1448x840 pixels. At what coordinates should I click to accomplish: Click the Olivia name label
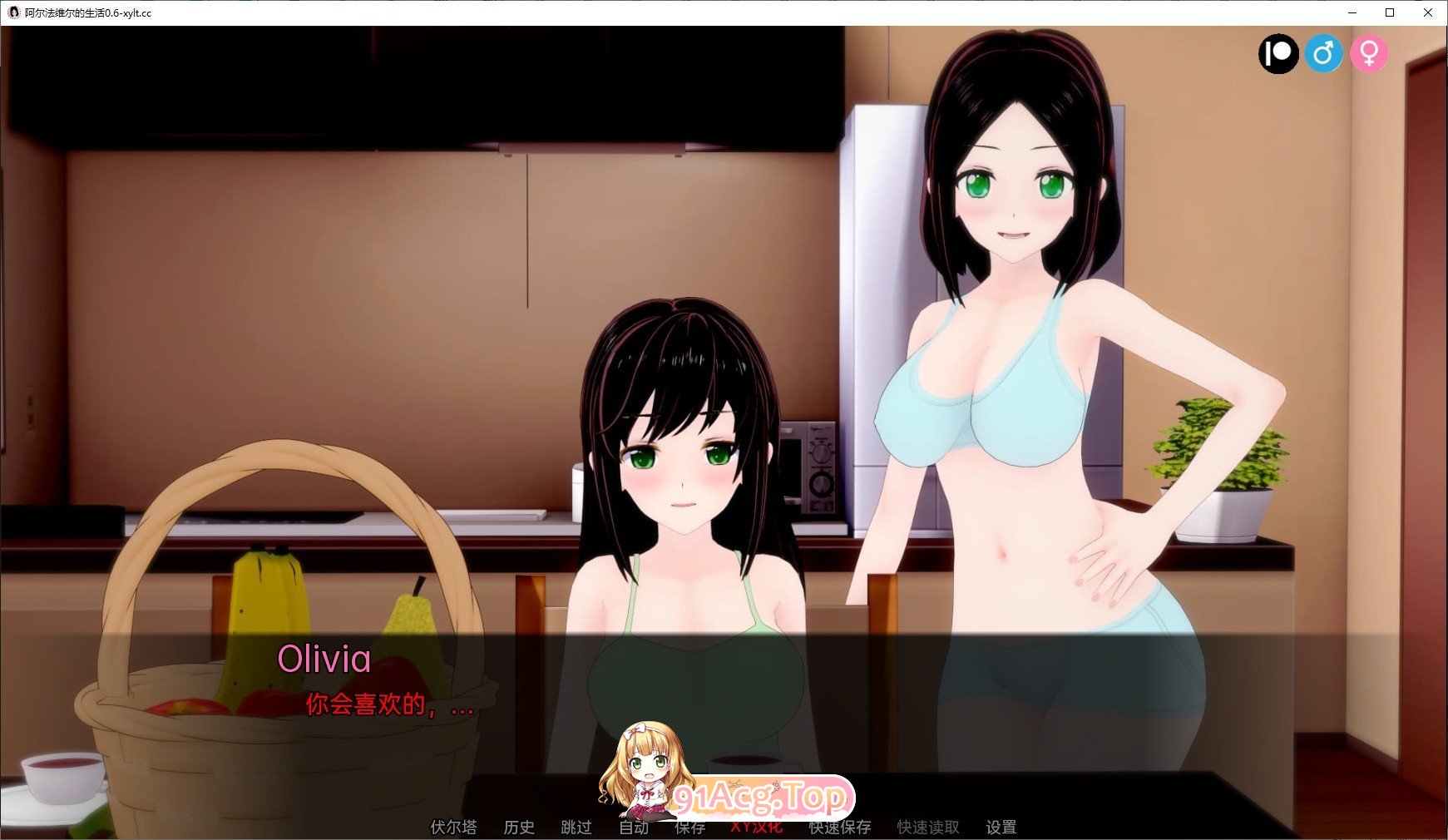(324, 660)
